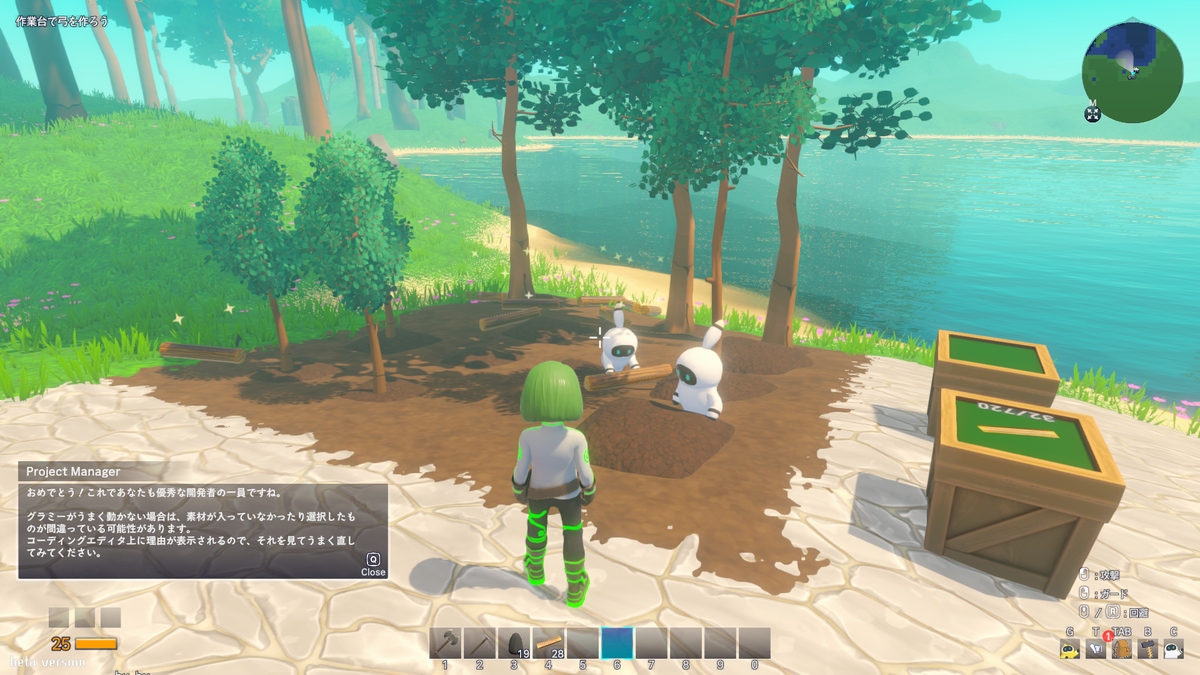Click the bow crafting objective text

62,21
